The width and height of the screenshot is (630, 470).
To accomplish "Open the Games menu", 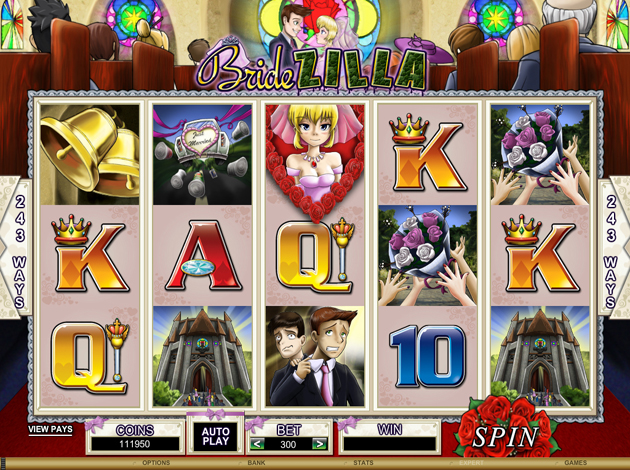I will [575, 463].
